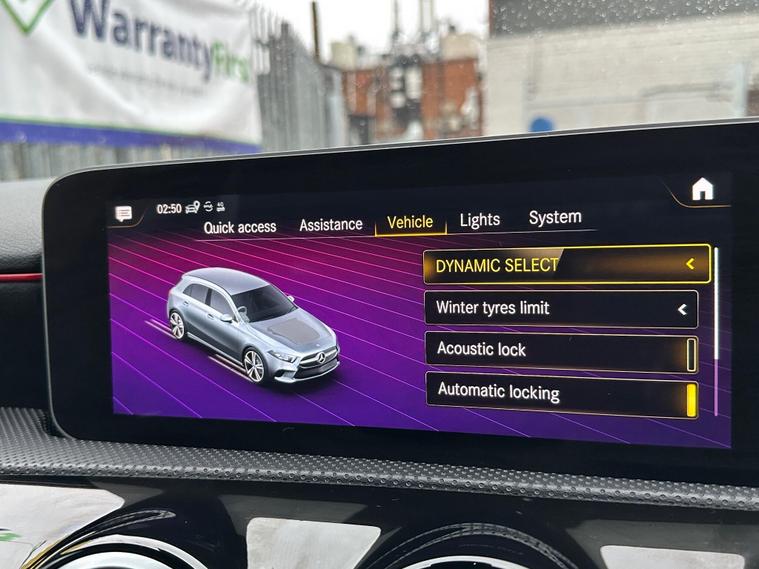Select the Vehicle tab
759x569 pixels.
[410, 222]
